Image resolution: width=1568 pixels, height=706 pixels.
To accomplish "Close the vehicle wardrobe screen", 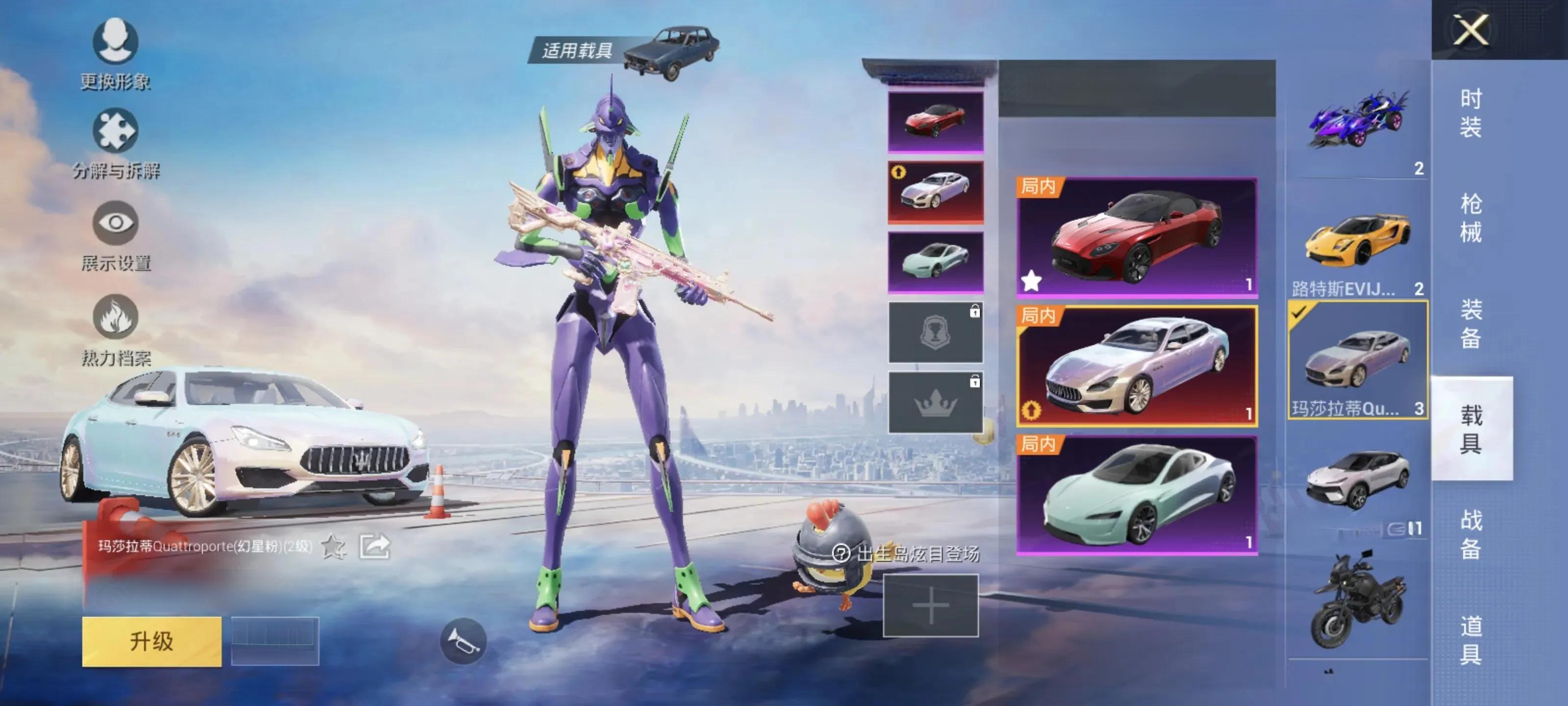I will coord(1470,29).
